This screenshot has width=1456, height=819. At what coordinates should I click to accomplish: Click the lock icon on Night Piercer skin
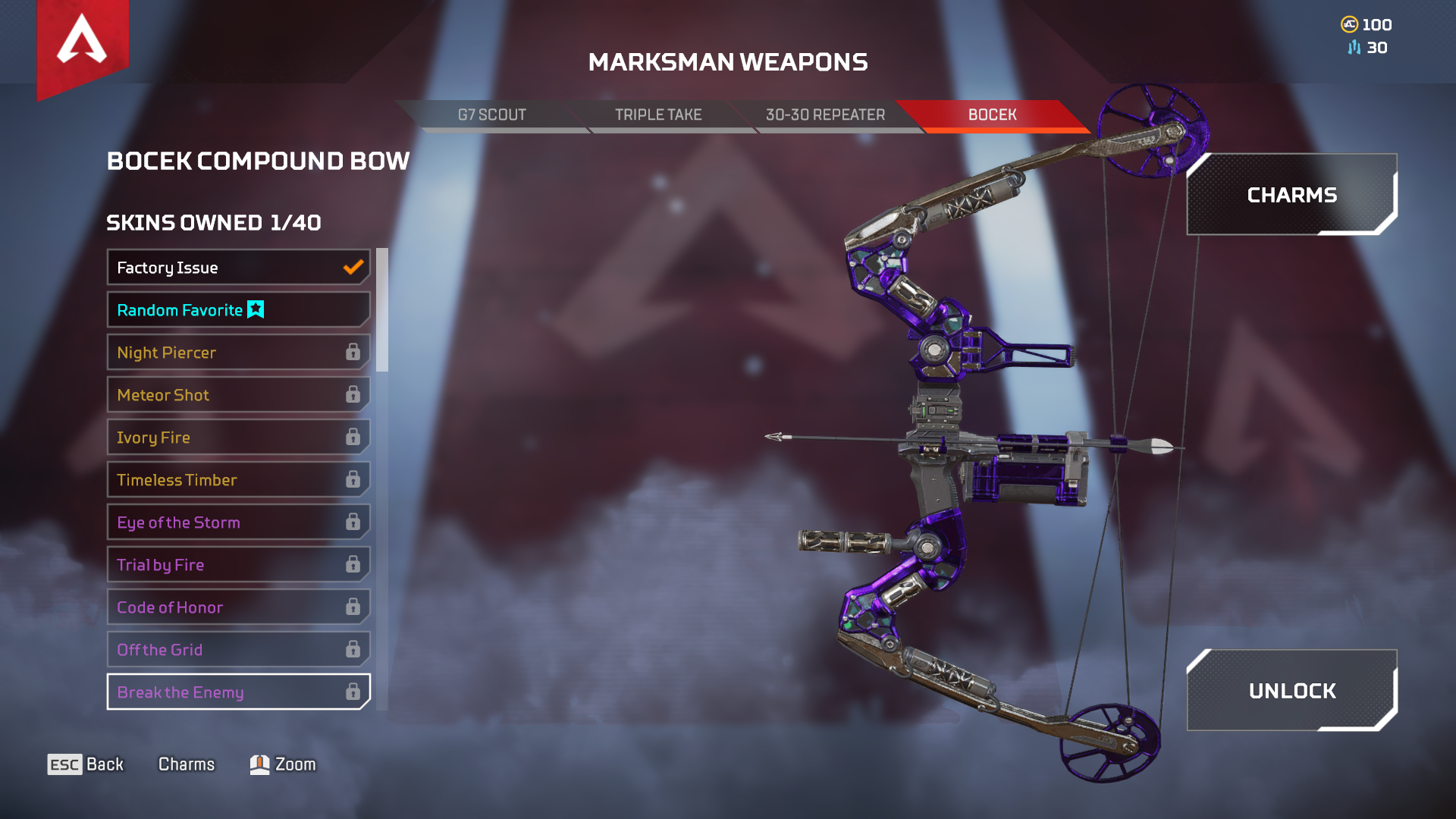pos(352,352)
